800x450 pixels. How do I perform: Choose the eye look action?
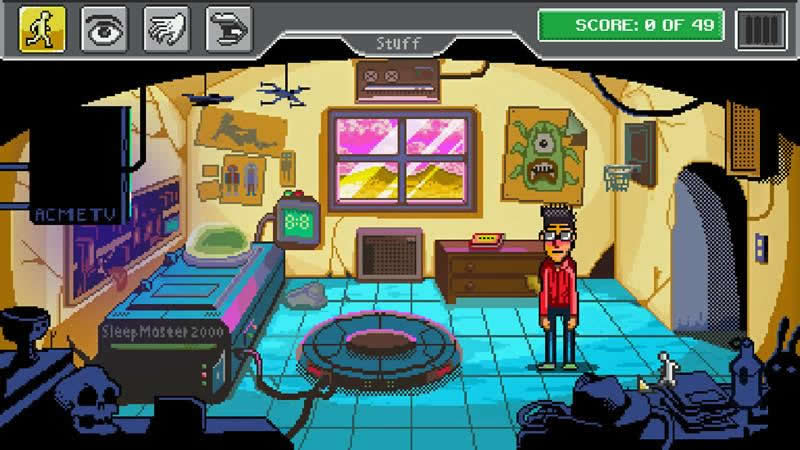[x=103, y=28]
